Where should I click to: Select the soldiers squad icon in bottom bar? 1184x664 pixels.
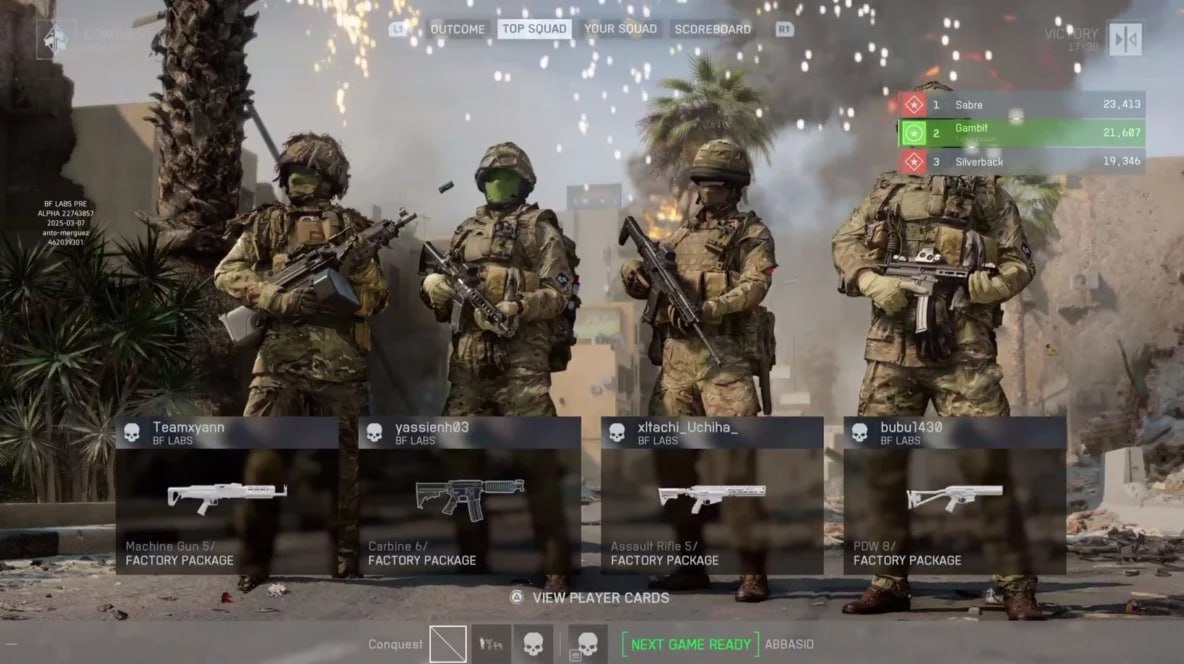pos(491,644)
